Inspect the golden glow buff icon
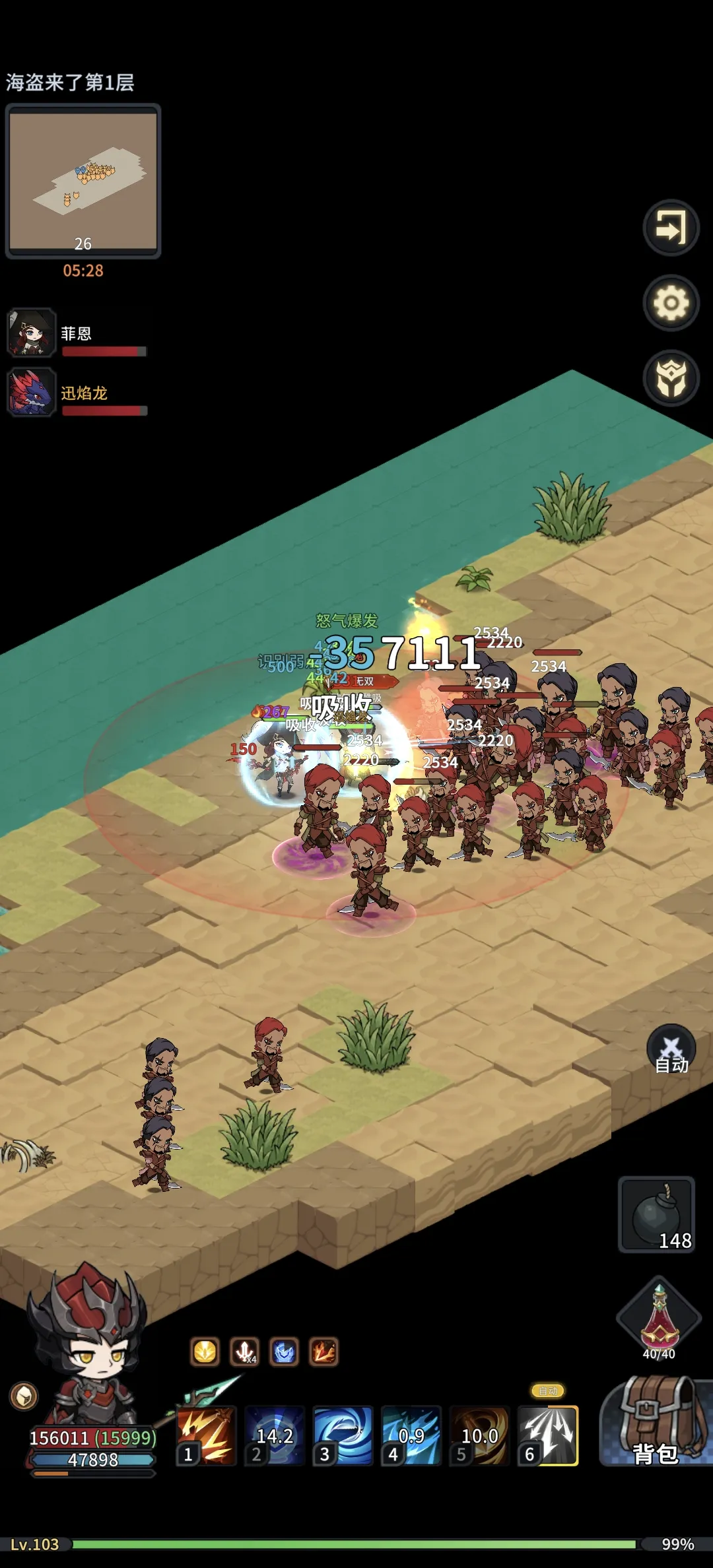Viewport: 713px width, 1568px height. pos(205,1352)
